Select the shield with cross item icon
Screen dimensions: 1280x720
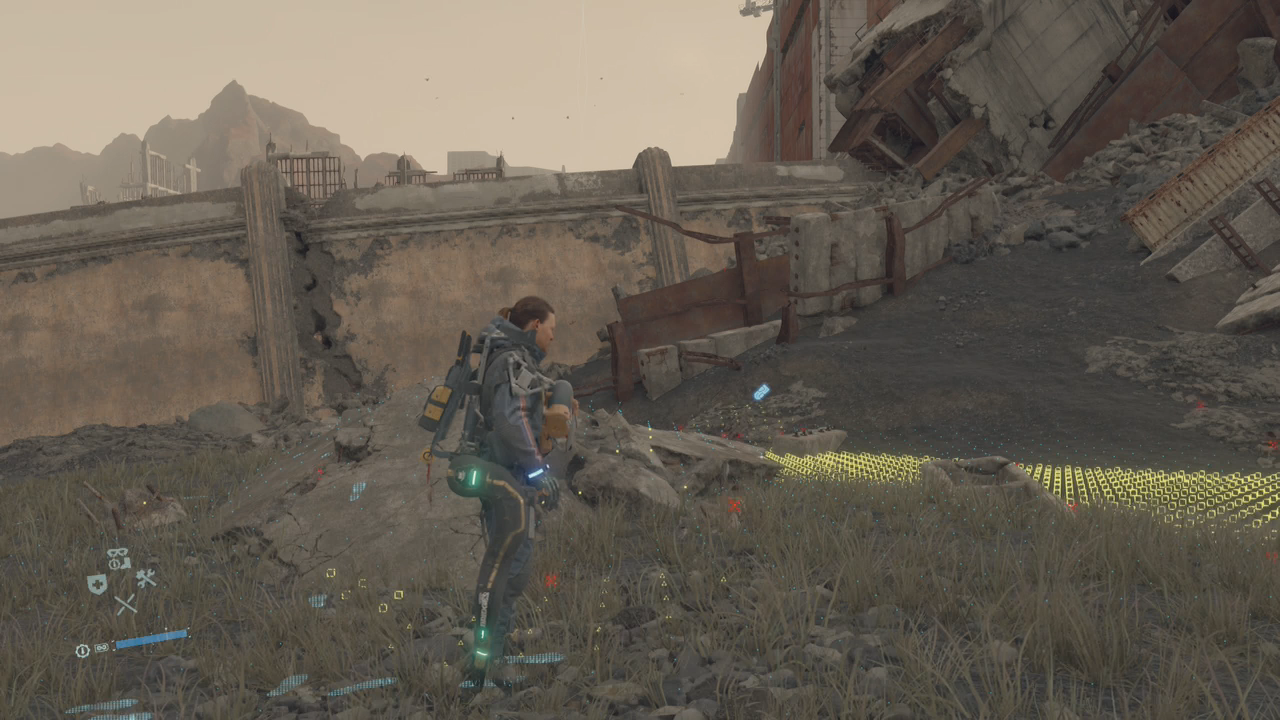click(x=97, y=584)
